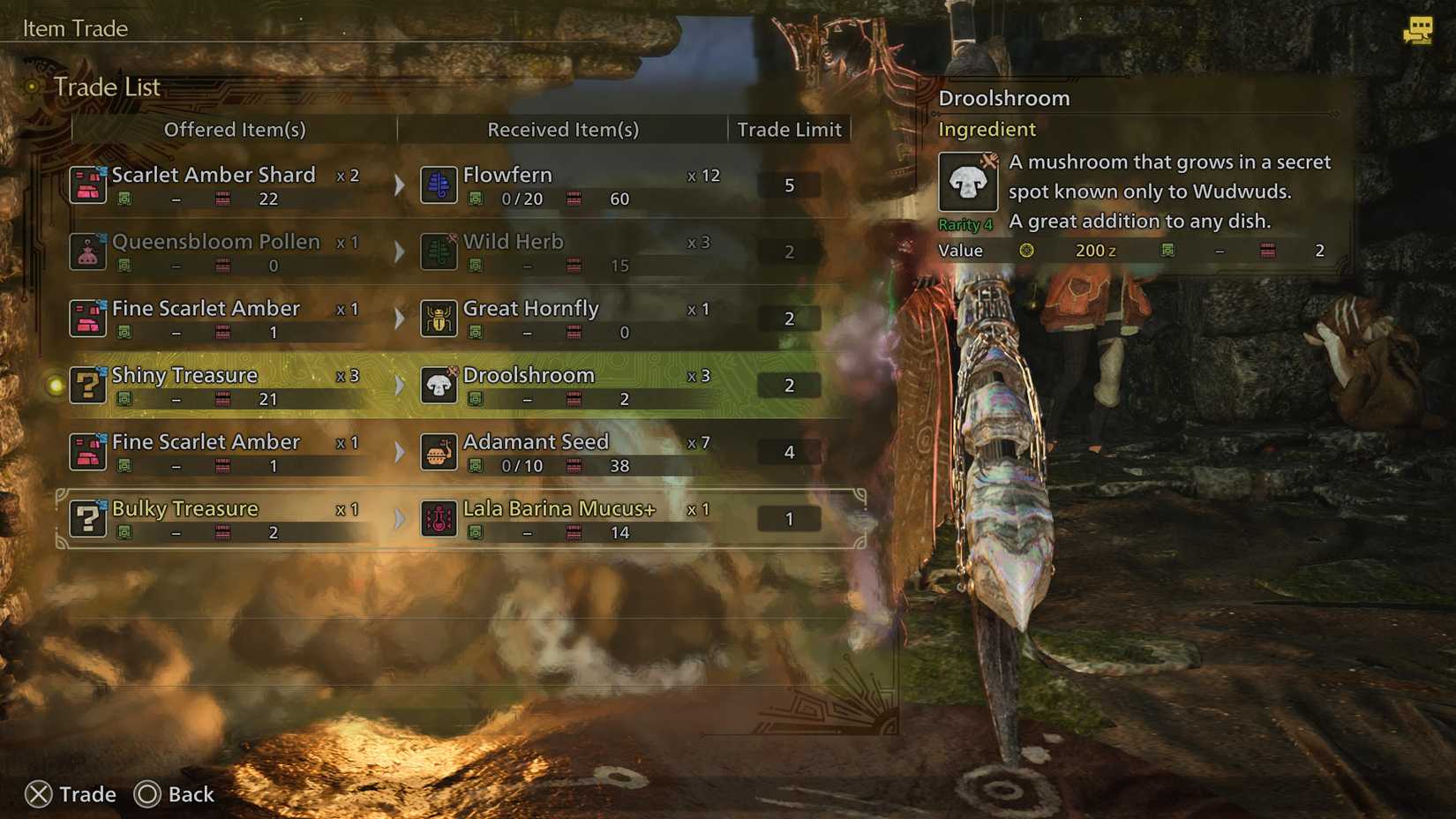Click the gold coin icon beside 200z value
Viewport: 1456px width, 819px height.
tap(1026, 251)
